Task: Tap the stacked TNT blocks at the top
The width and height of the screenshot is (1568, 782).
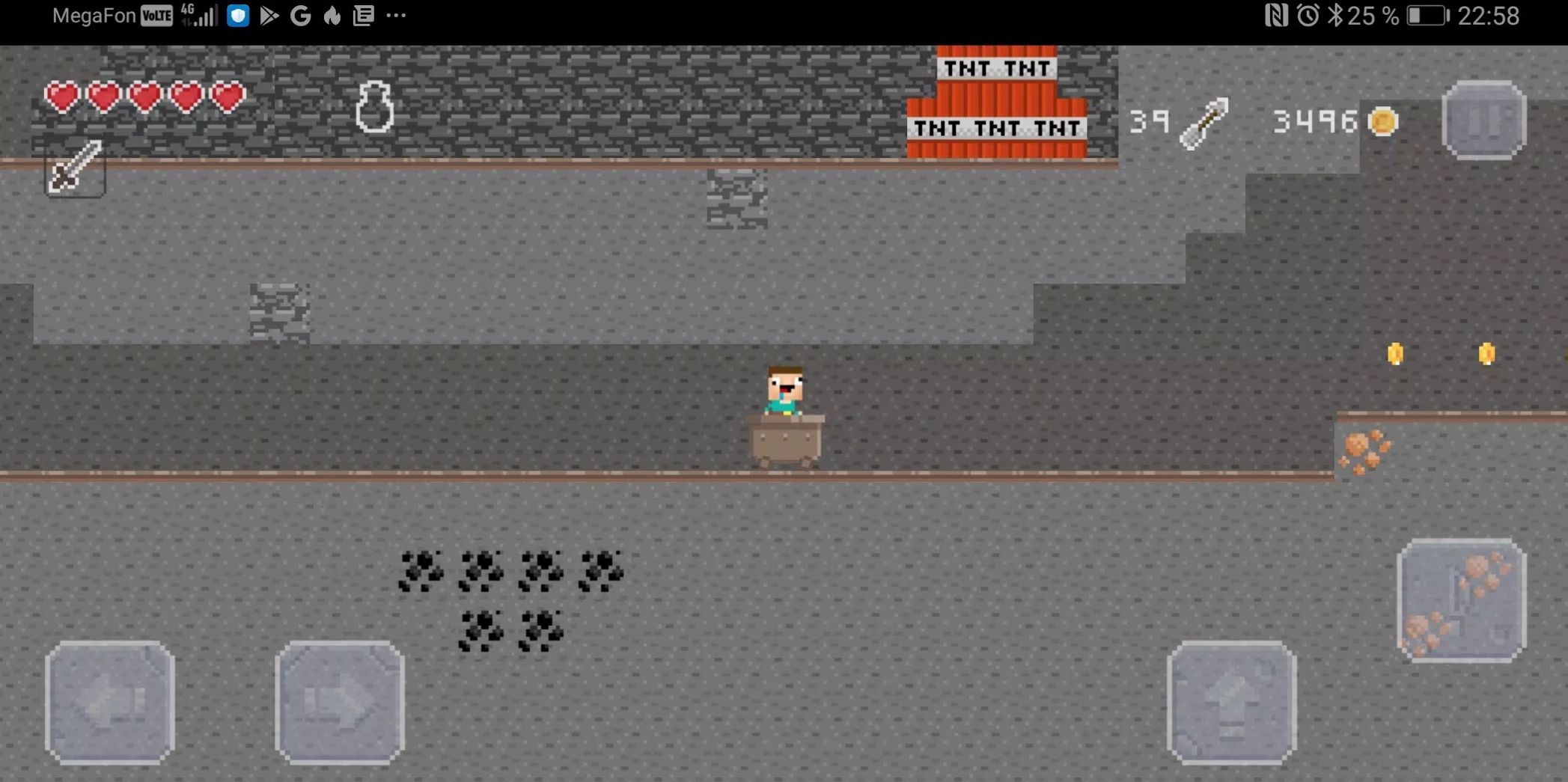Action: click(x=995, y=101)
